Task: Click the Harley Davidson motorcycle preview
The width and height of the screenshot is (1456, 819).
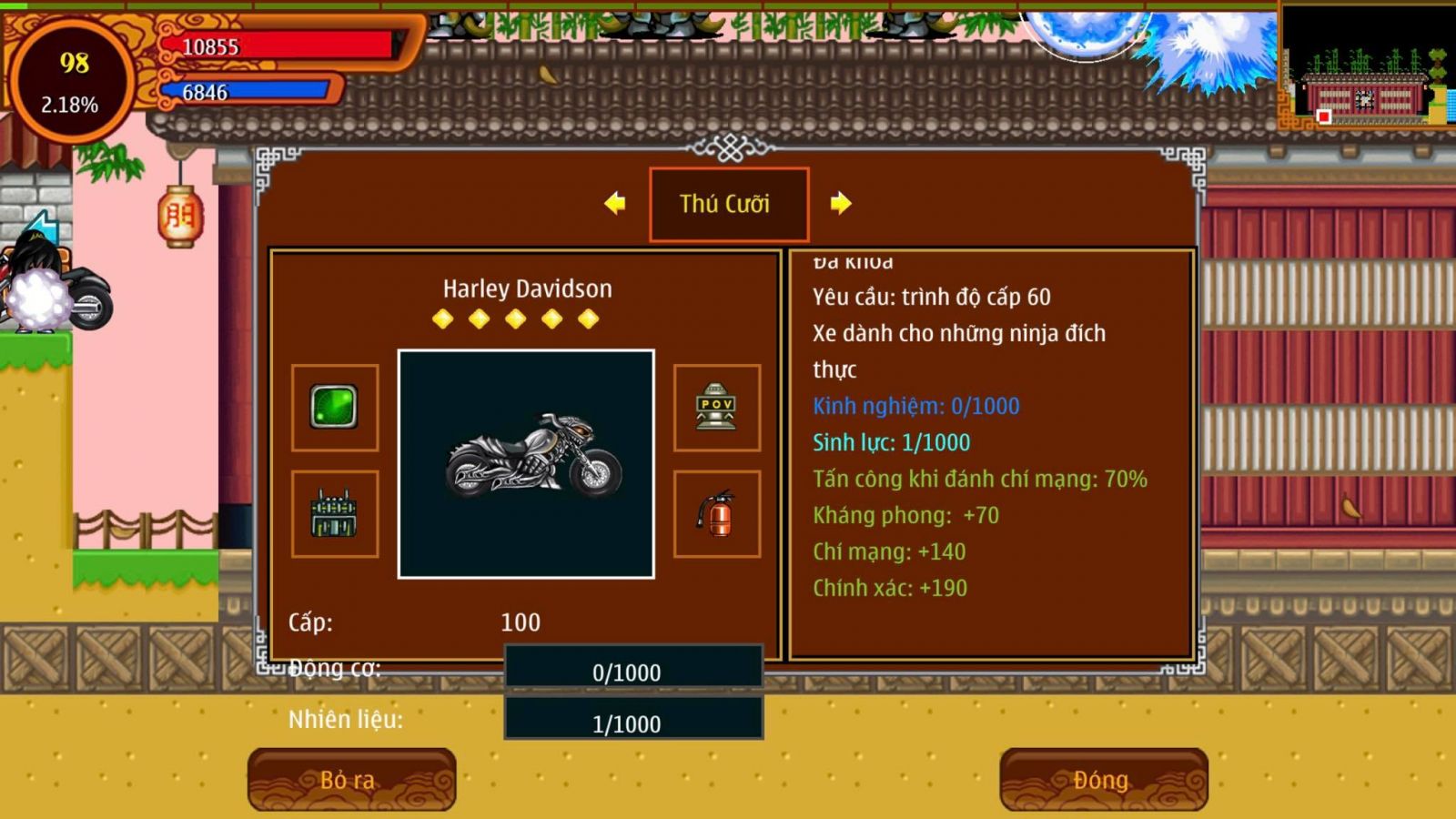Action: (x=526, y=464)
